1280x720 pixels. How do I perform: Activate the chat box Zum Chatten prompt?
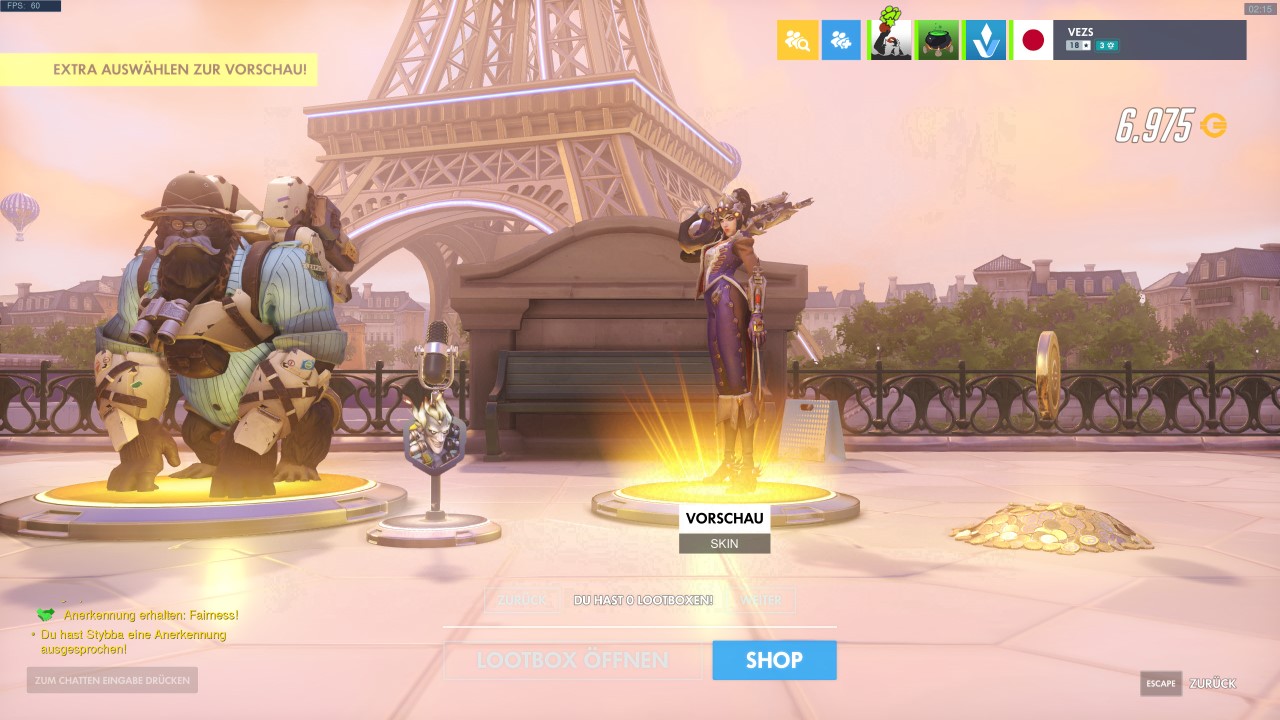tap(112, 680)
